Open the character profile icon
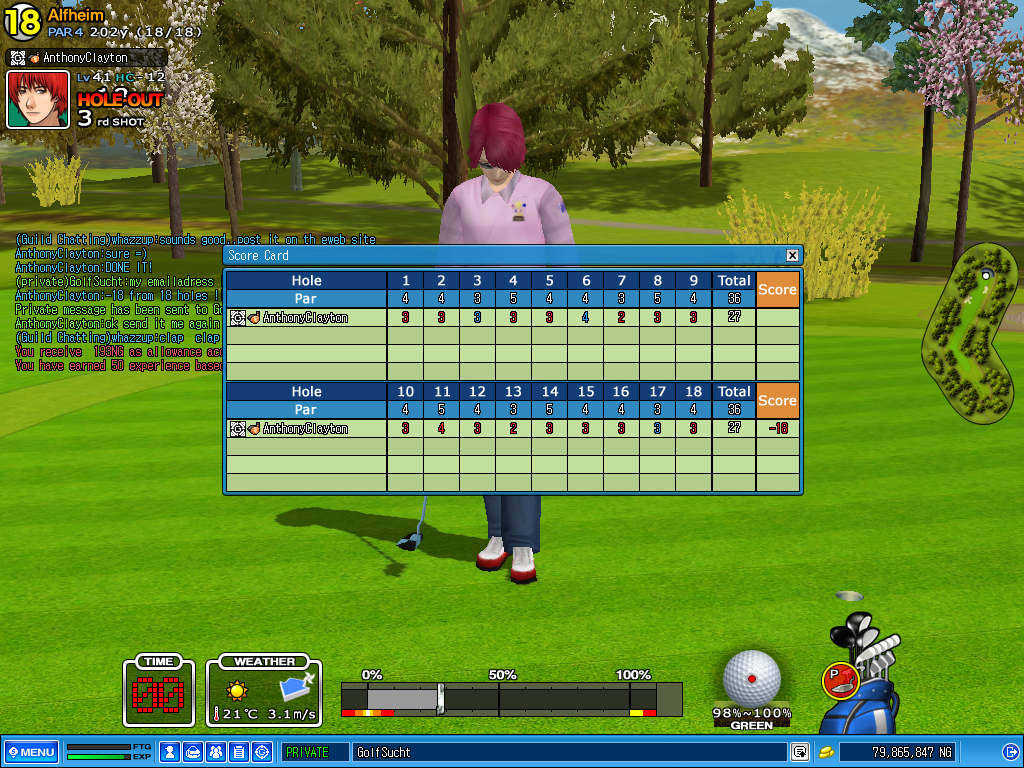 [x=170, y=752]
